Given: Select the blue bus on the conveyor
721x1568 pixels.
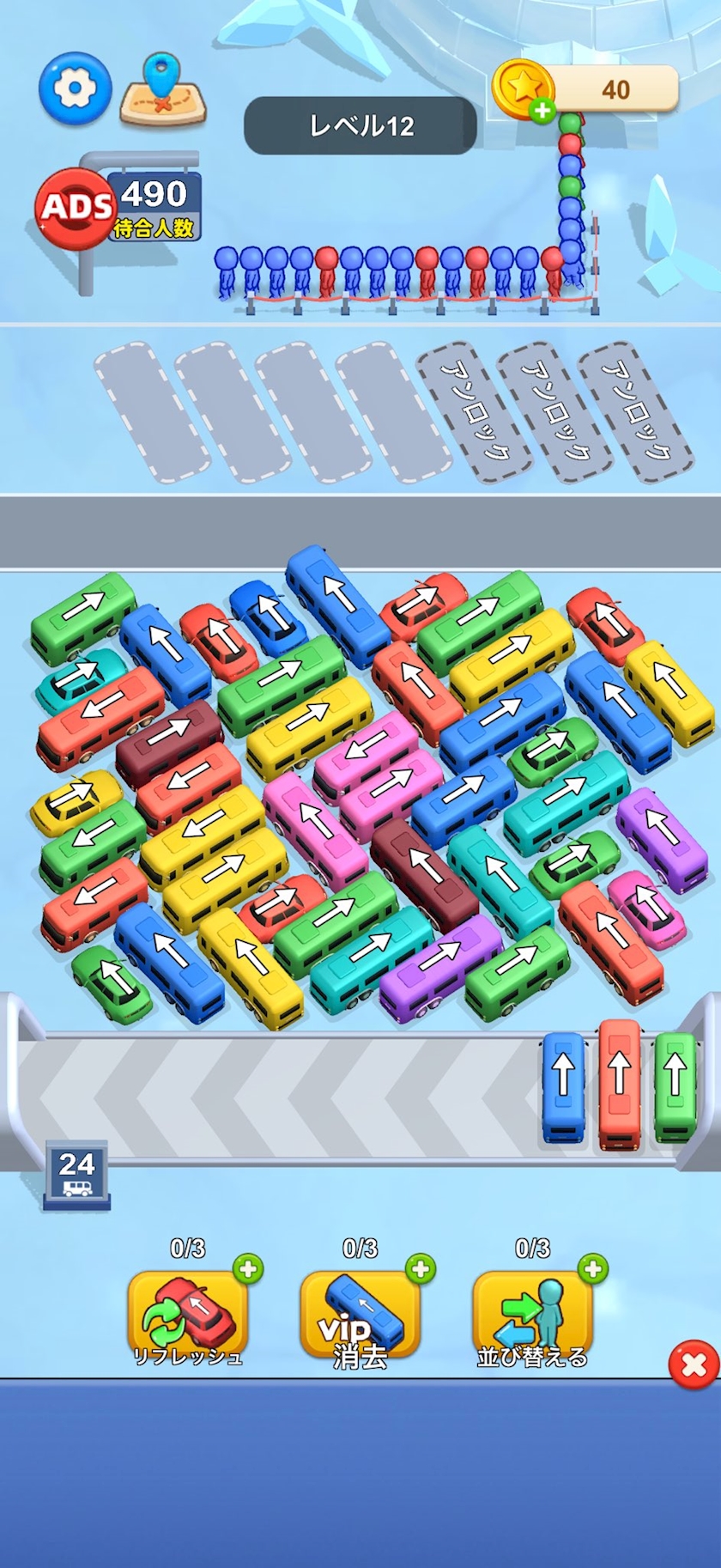Looking at the screenshot, I should [x=563, y=1088].
